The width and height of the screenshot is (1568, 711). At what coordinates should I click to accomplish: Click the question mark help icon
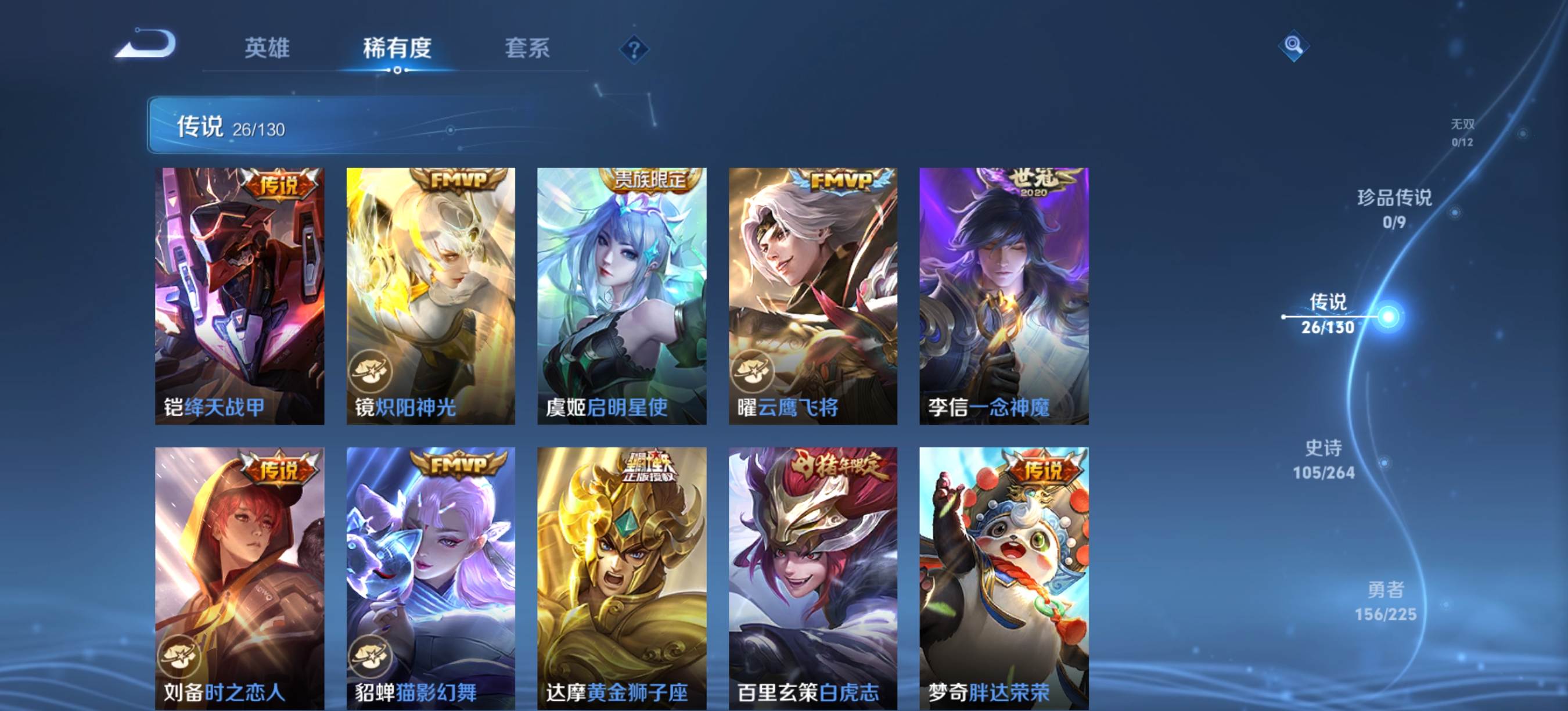click(x=634, y=49)
